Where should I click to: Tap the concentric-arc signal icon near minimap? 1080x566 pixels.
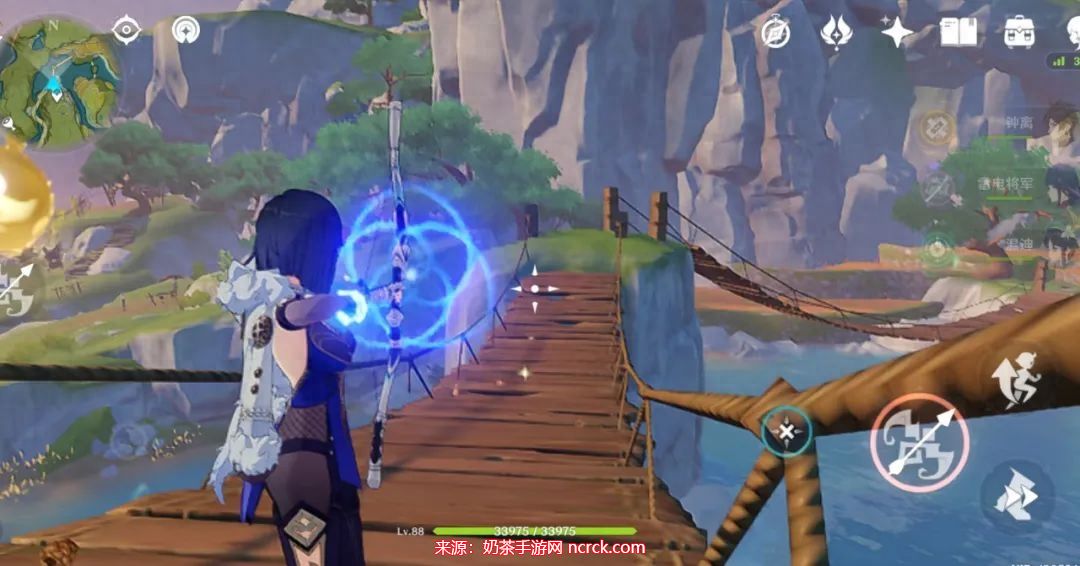(x=185, y=30)
